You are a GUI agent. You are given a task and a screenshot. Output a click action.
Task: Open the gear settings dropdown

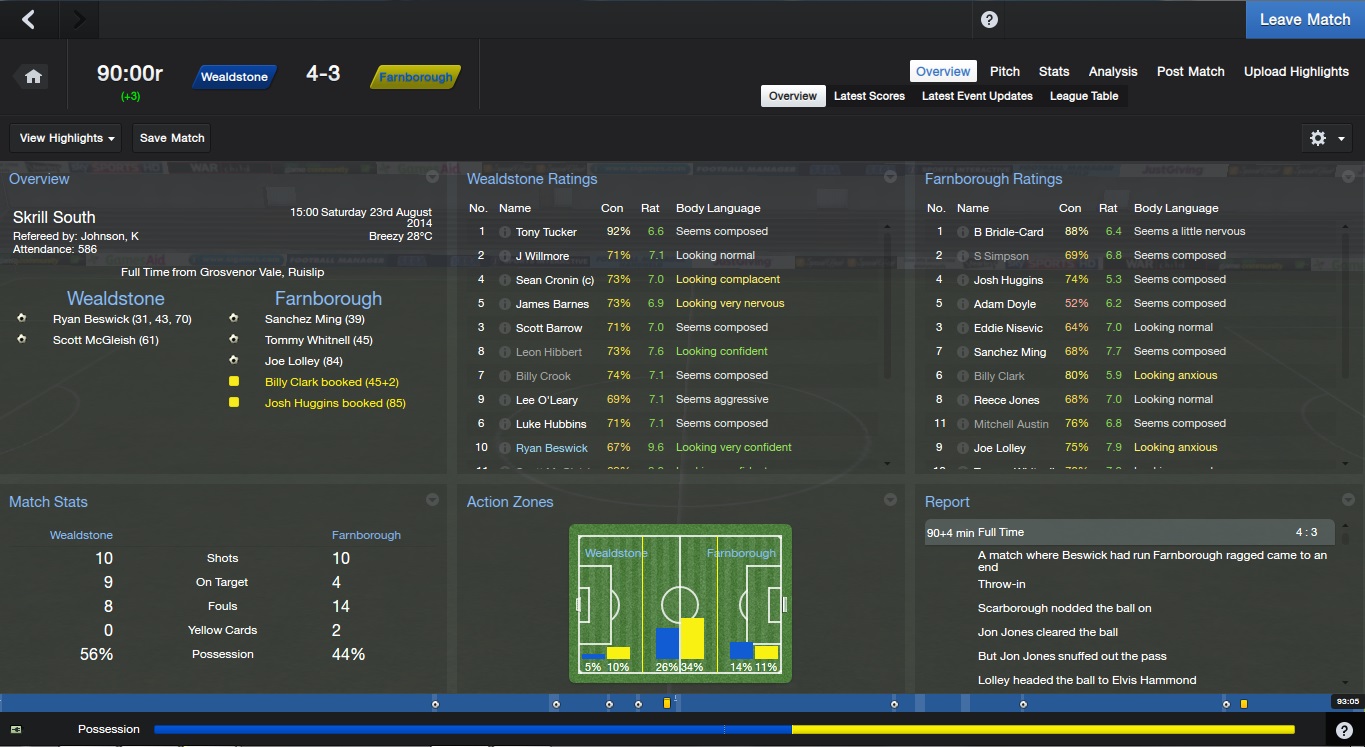tap(1326, 138)
